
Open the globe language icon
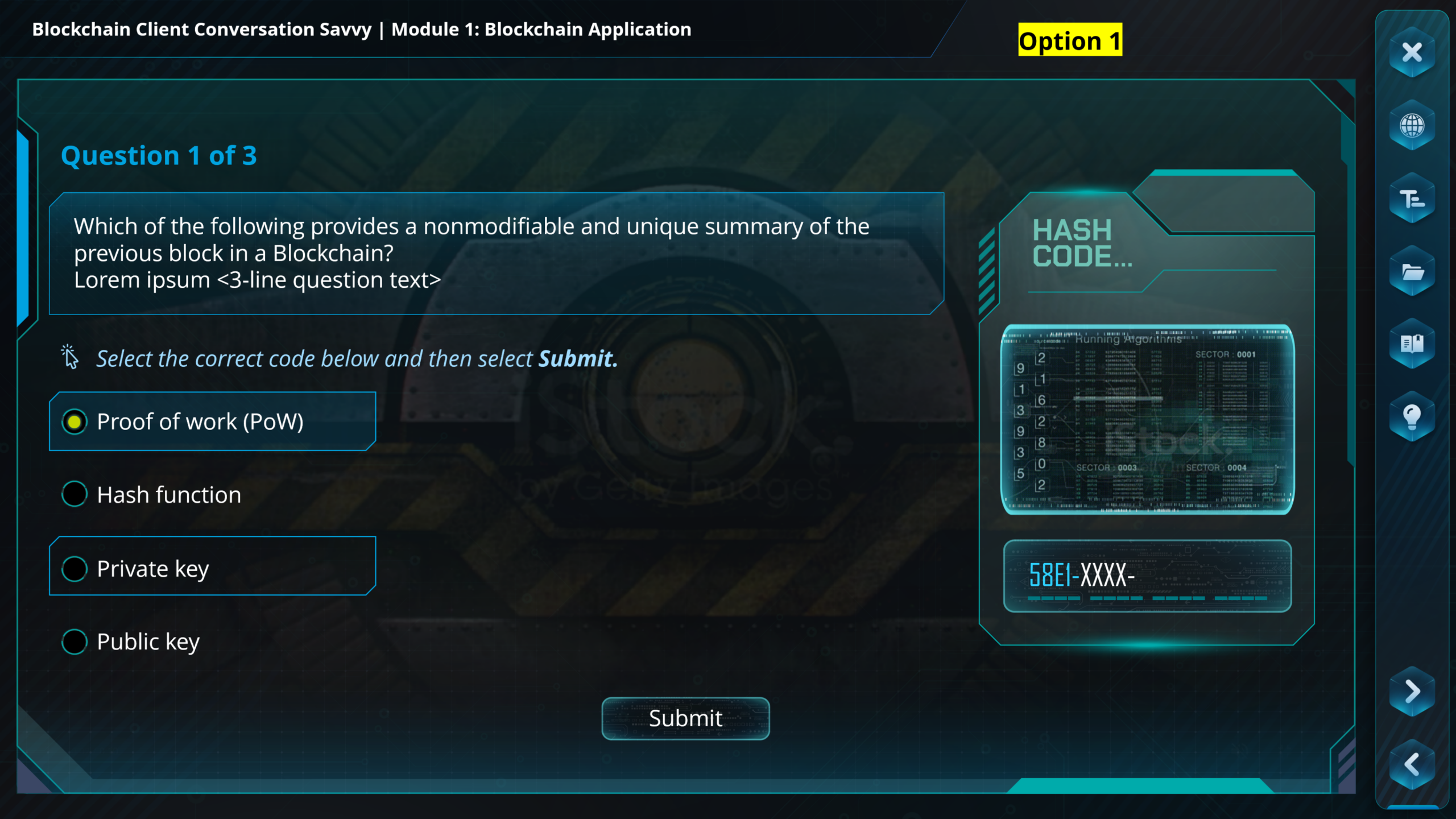1412,125
